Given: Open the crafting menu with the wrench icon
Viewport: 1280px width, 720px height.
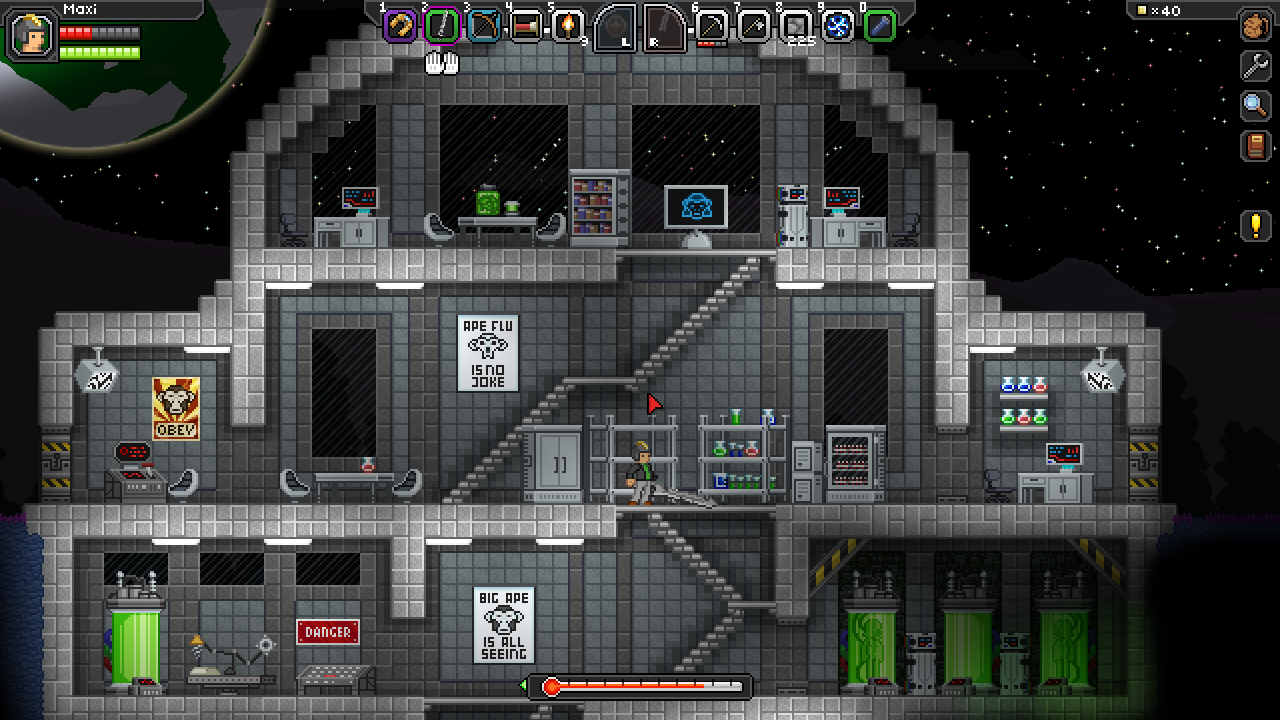Looking at the screenshot, I should pos(1256,65).
